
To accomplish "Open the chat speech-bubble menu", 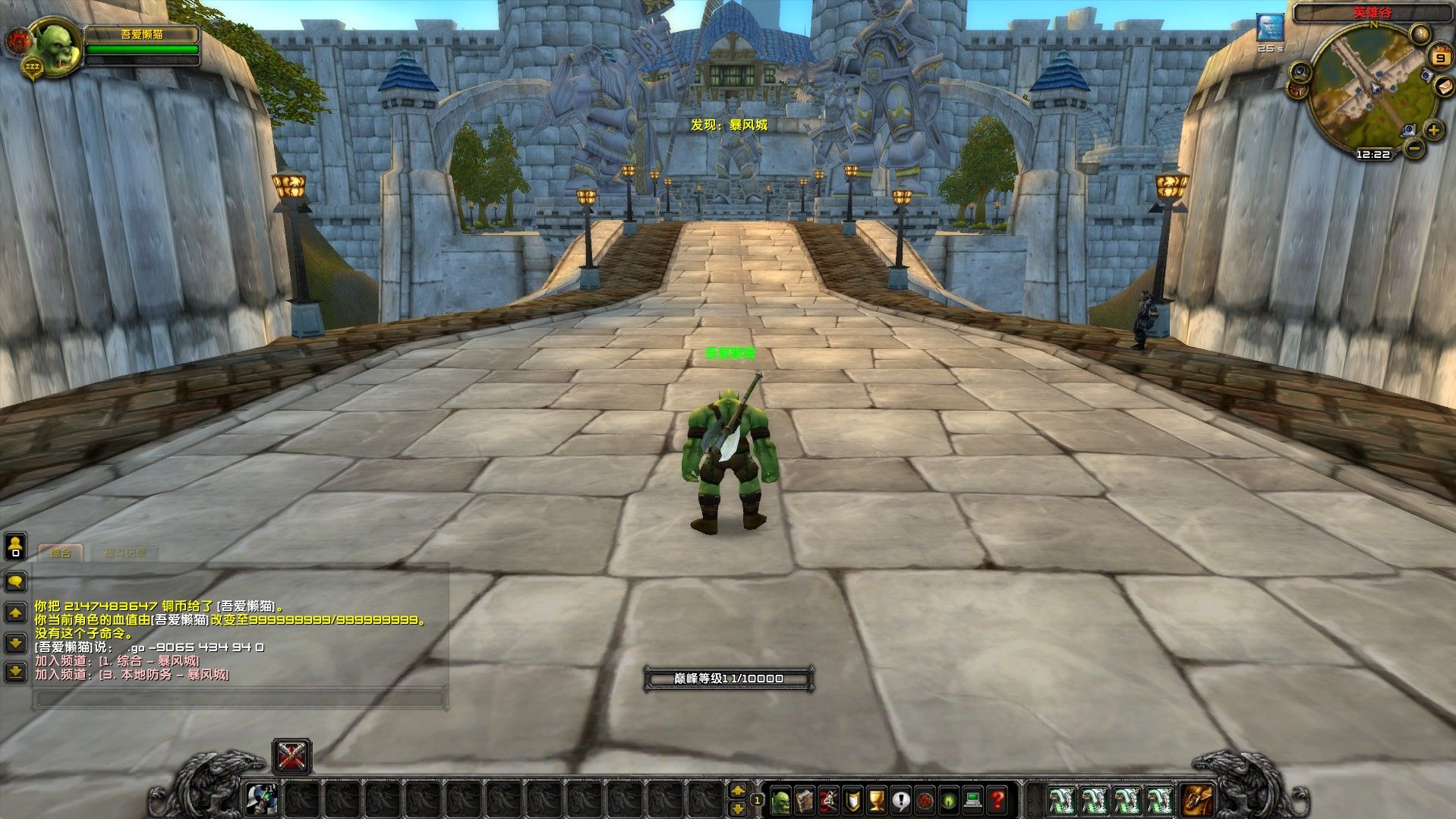I will [15, 582].
